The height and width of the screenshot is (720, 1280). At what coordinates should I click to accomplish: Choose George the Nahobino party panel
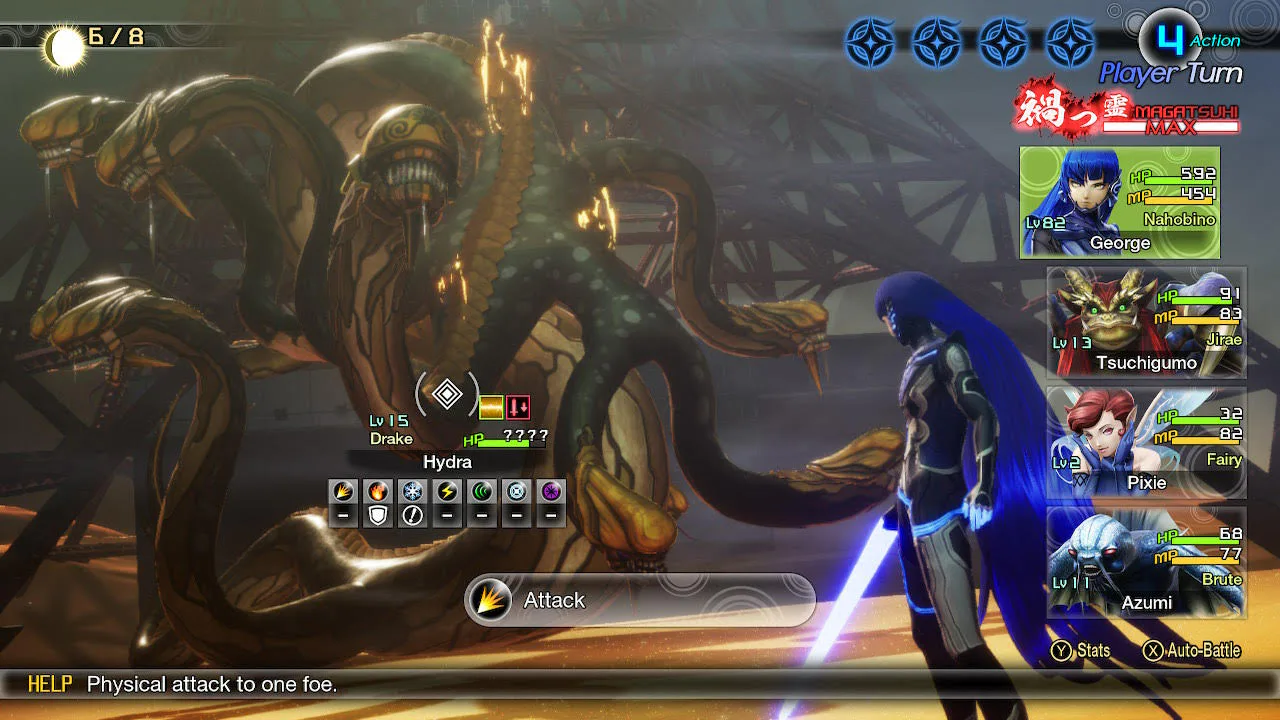tap(1120, 203)
